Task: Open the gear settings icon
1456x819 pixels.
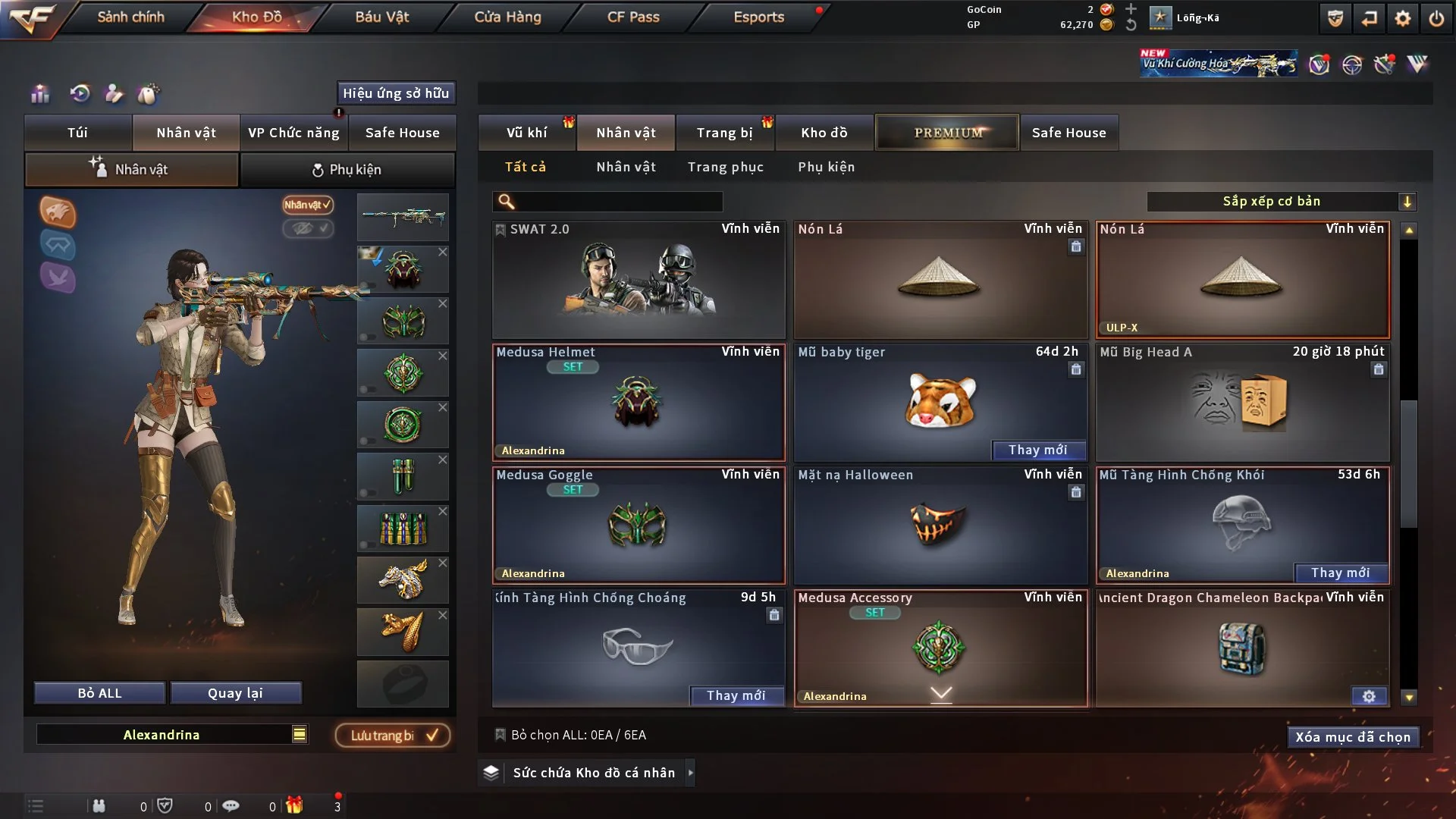Action: click(1403, 18)
